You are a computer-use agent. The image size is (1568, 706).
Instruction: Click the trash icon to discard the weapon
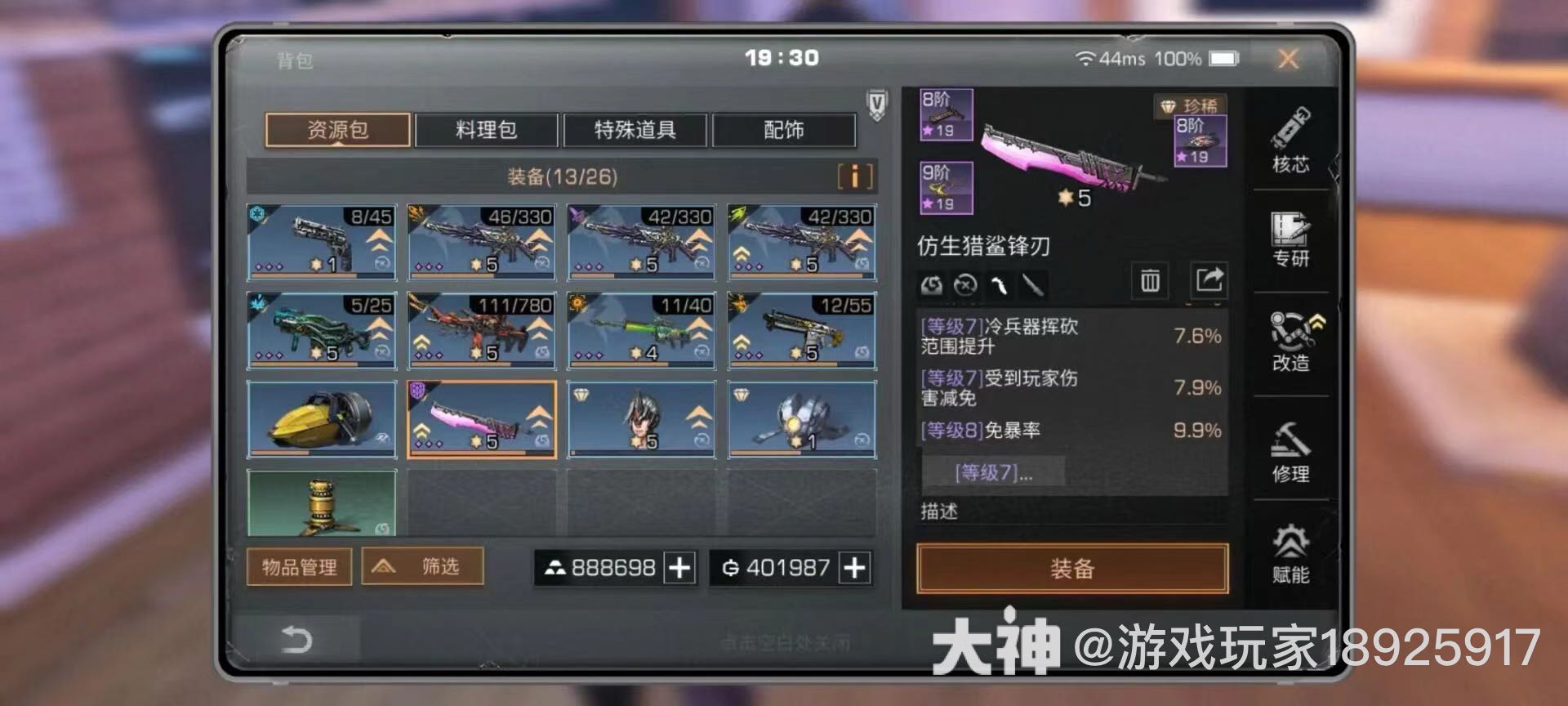pyautogui.click(x=1150, y=282)
